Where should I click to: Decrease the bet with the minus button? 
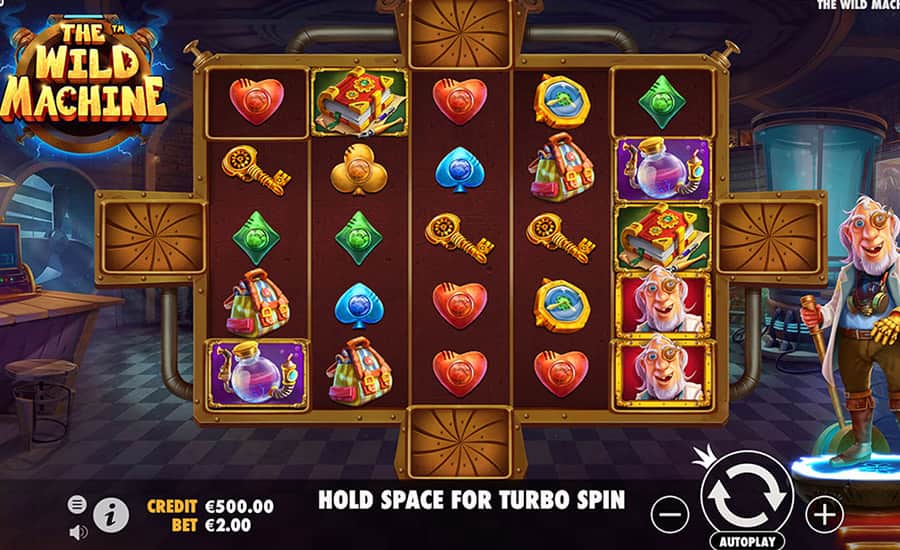[x=670, y=514]
